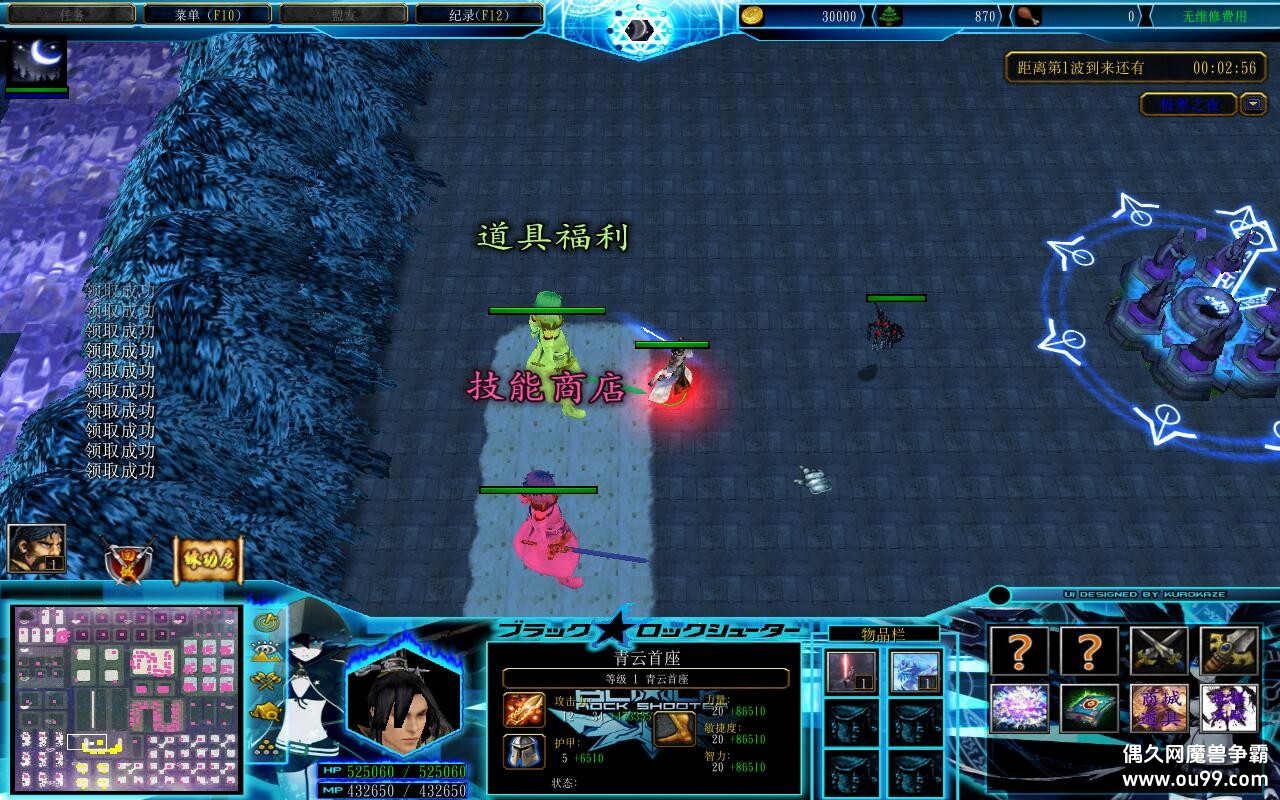Open the 盟友 allies menu
This screenshot has height=800, width=1280.
click(x=343, y=15)
